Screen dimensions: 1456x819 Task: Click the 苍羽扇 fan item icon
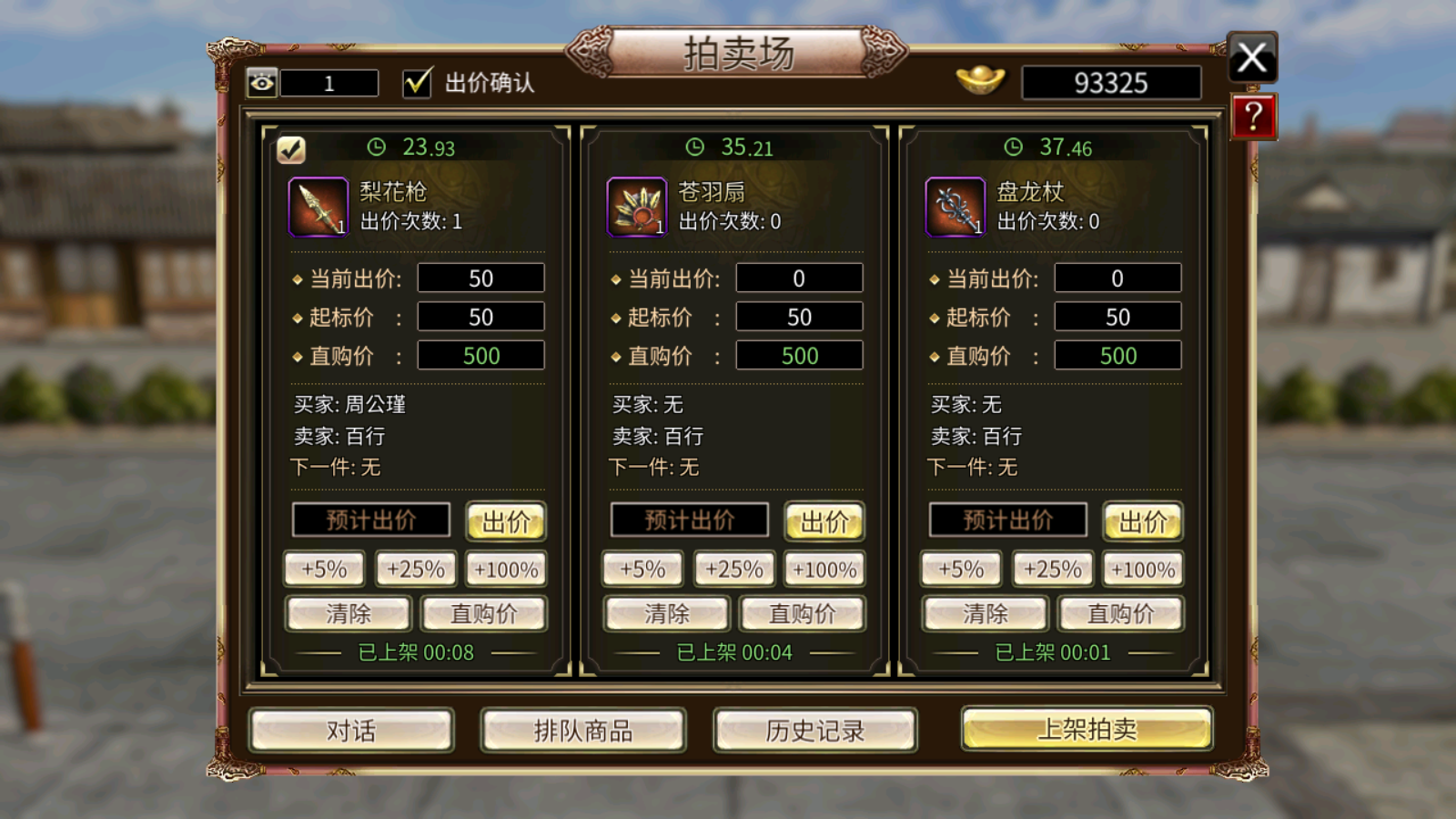point(637,207)
